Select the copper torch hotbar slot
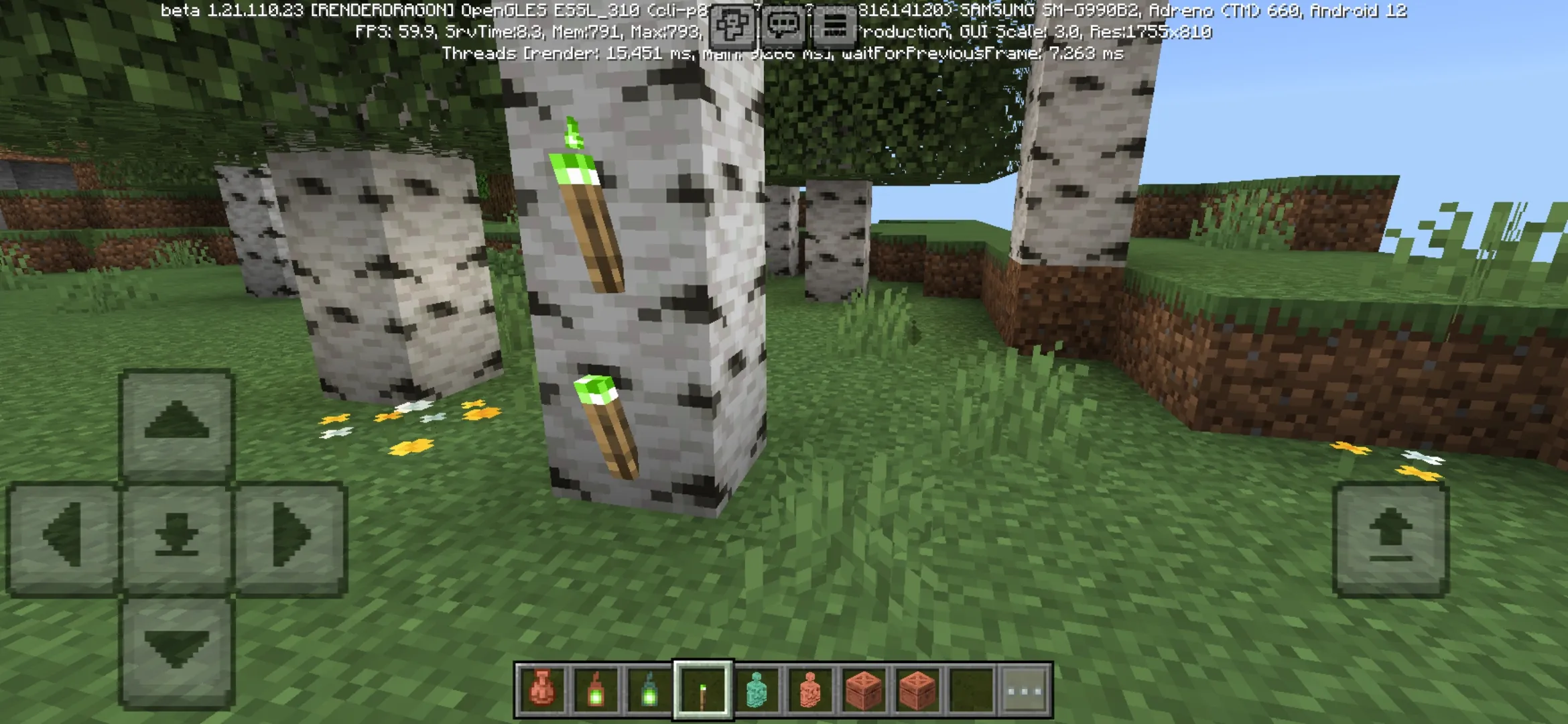Viewport: 1568px width, 724px height. (x=703, y=690)
